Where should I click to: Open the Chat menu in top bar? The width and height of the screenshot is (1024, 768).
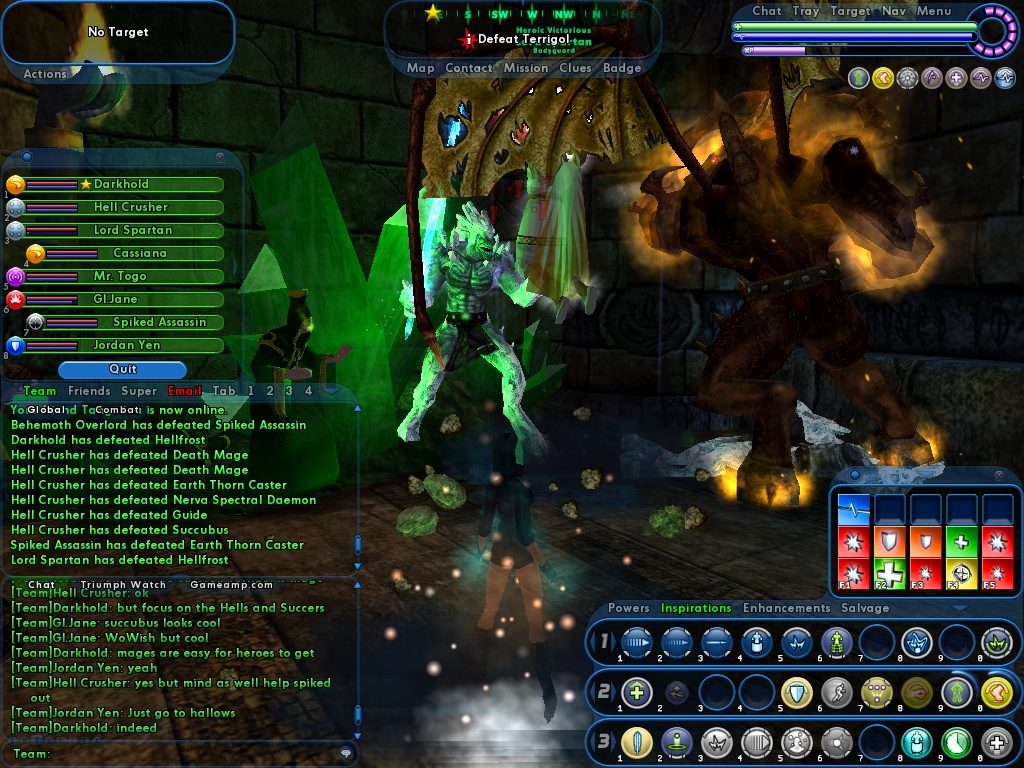pyautogui.click(x=766, y=11)
